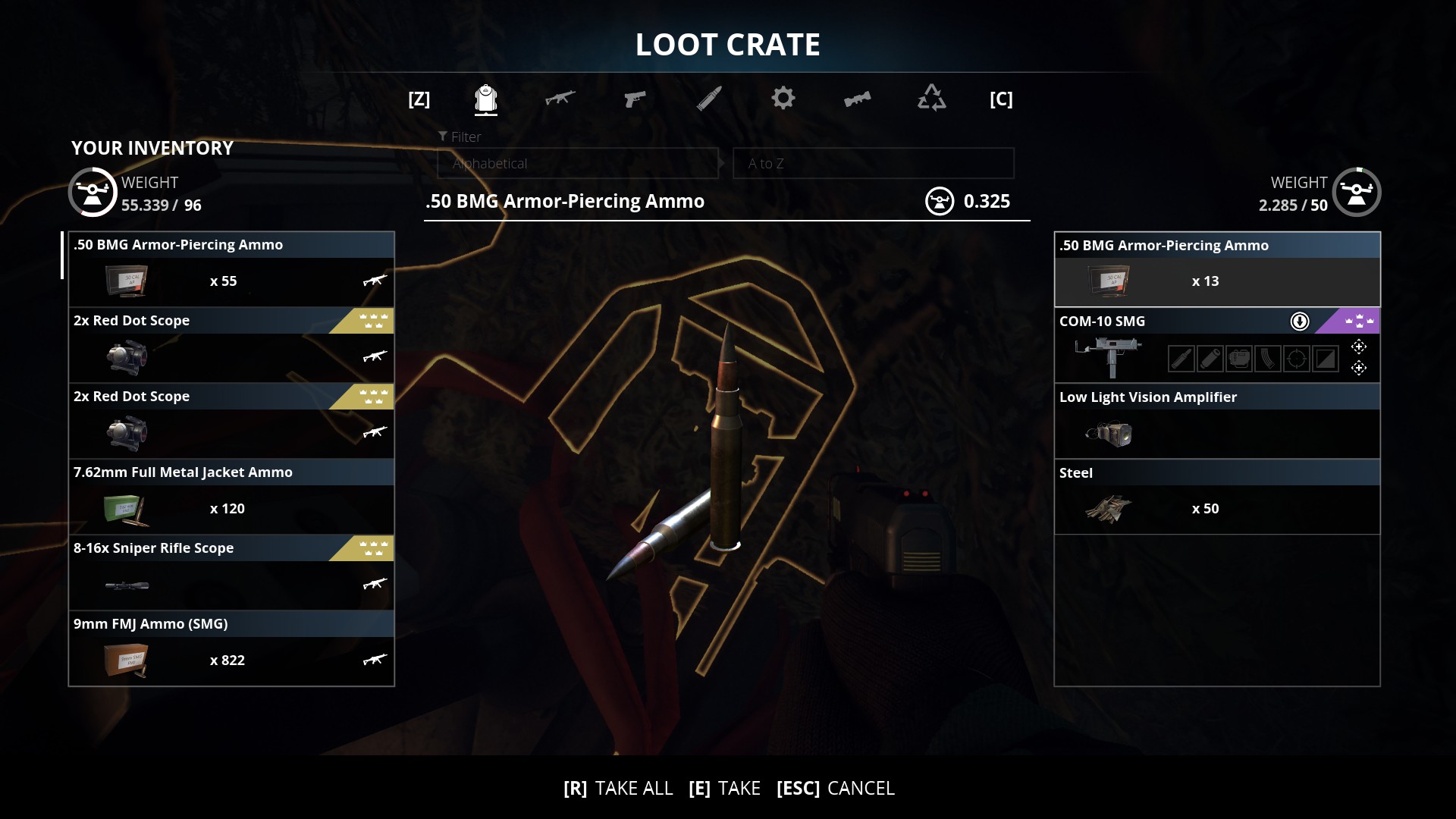The image size is (1456, 819).
Task: Show the ammo bullet category tab
Action: tap(709, 99)
